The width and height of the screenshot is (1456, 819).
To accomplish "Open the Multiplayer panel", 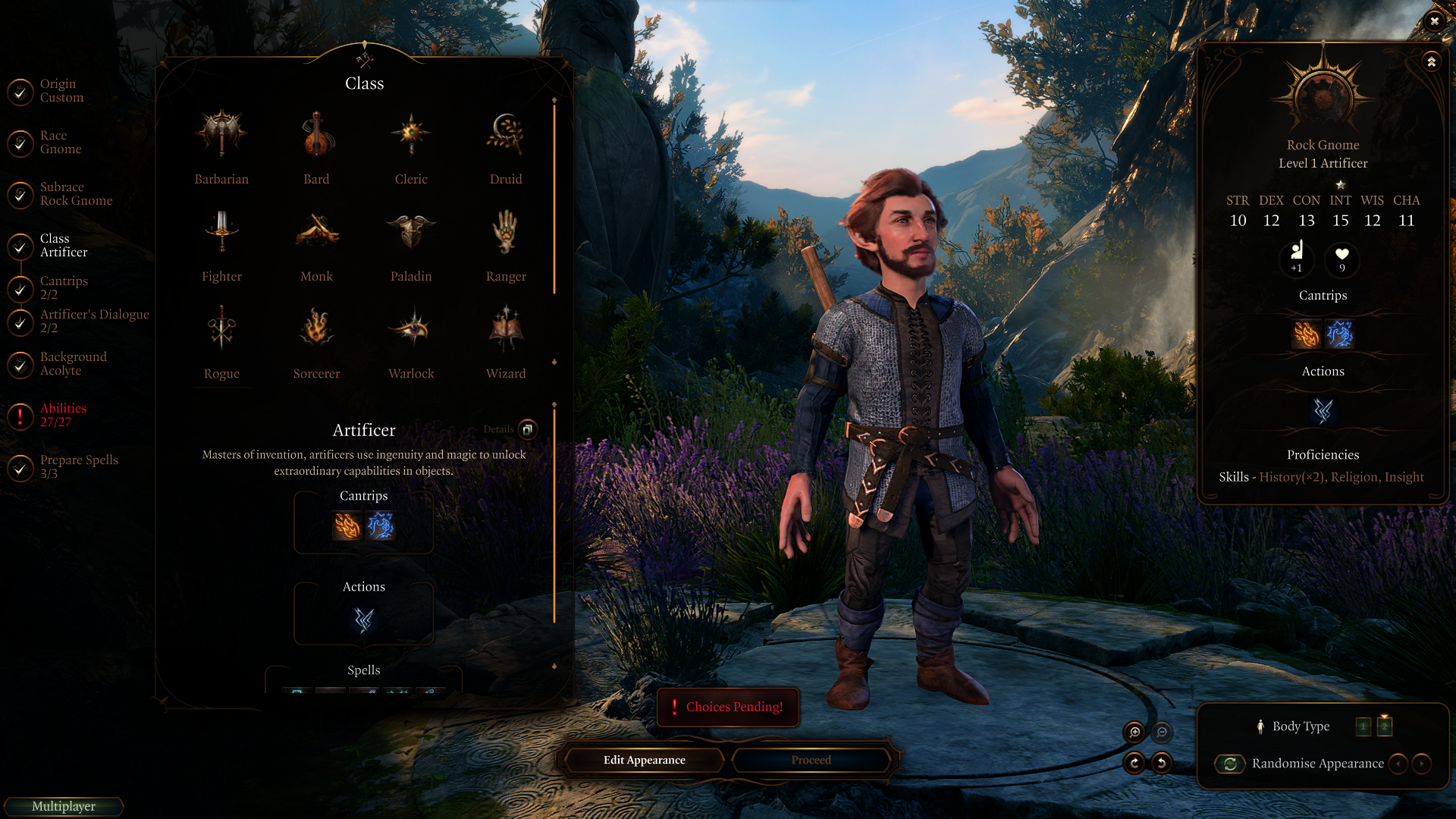I will pyautogui.click(x=64, y=806).
